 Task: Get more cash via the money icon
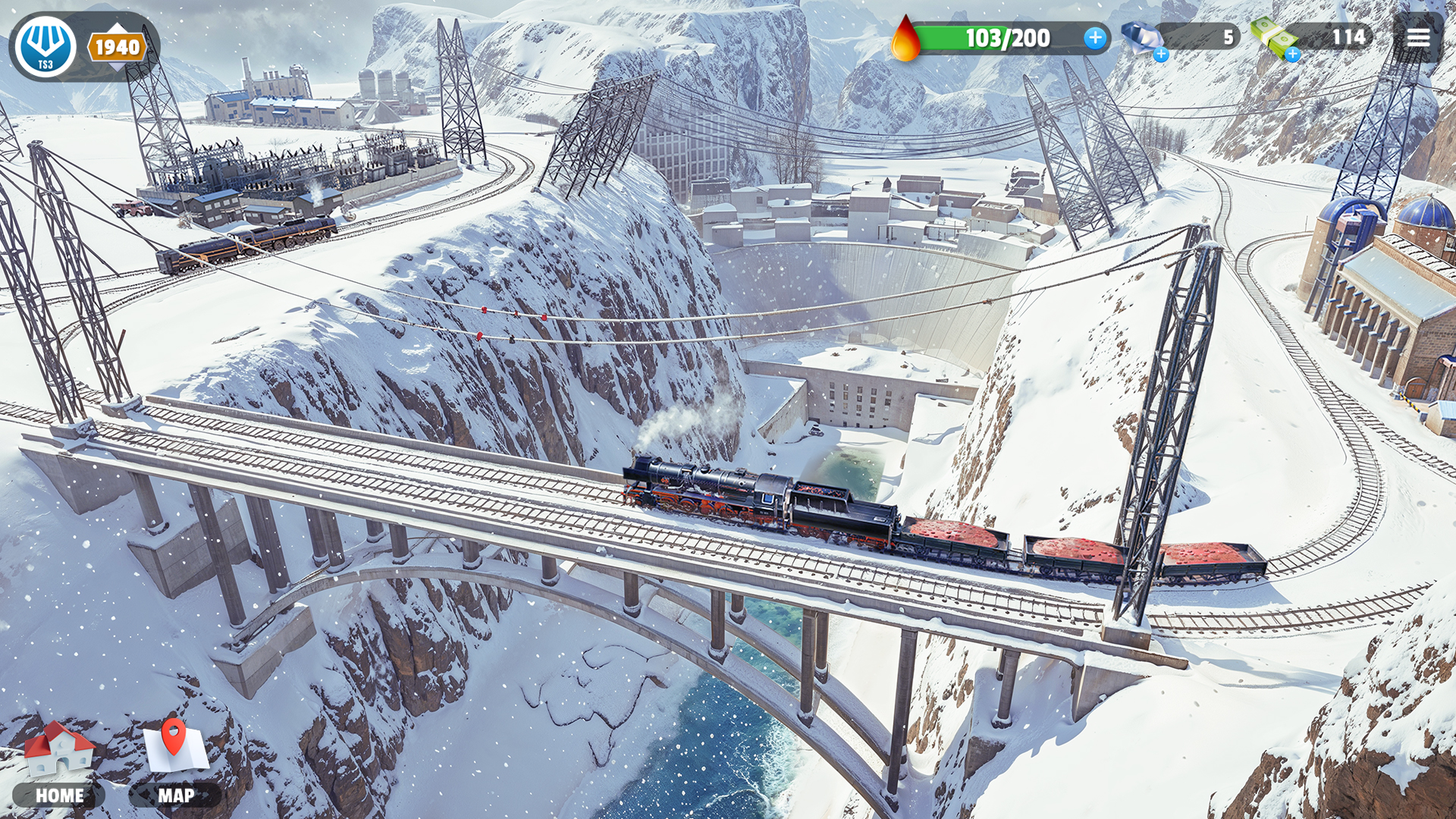(x=1274, y=38)
